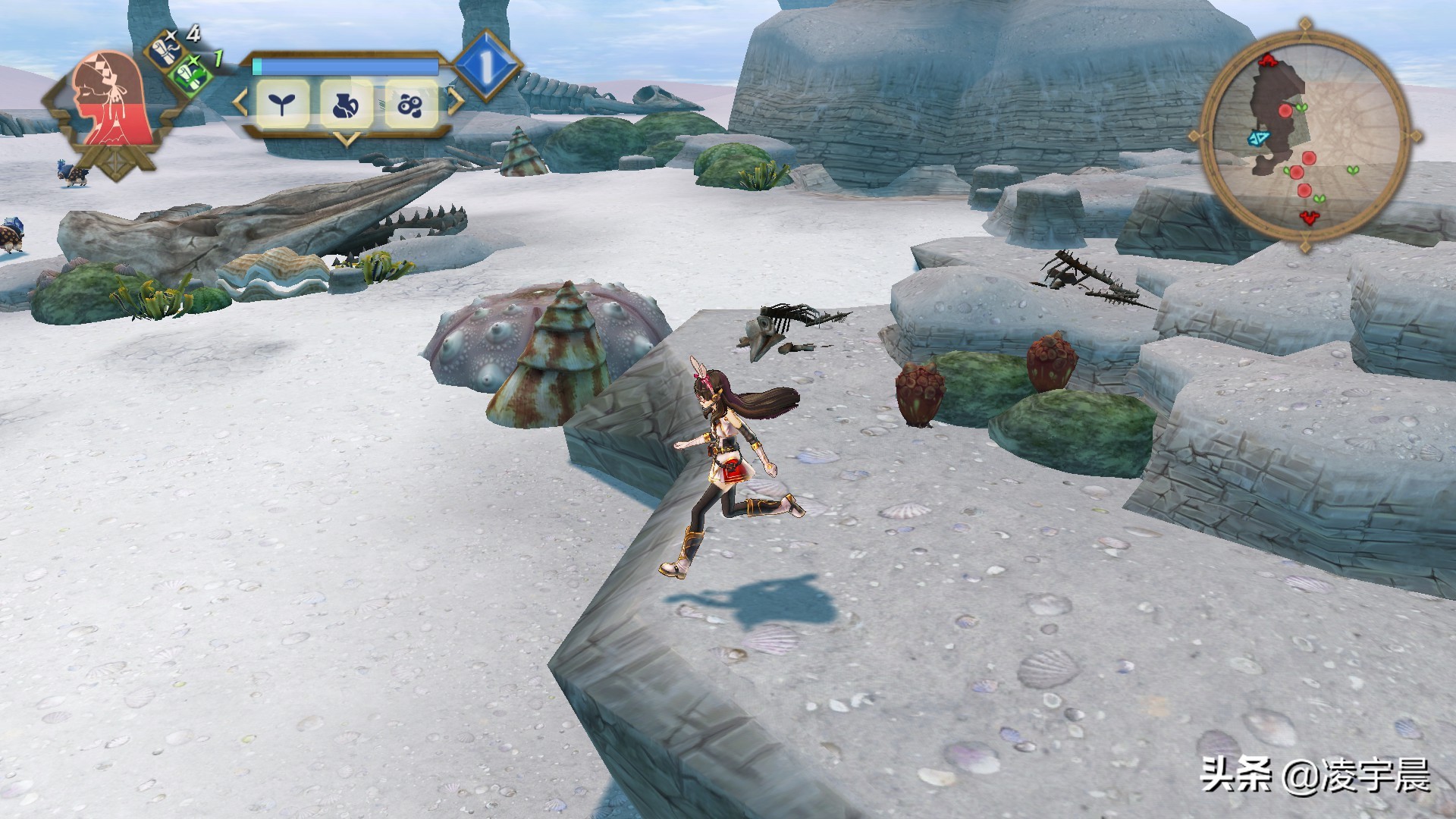The height and width of the screenshot is (819, 1456).
Task: Choose the pitcher jug icon
Action: coord(347,104)
